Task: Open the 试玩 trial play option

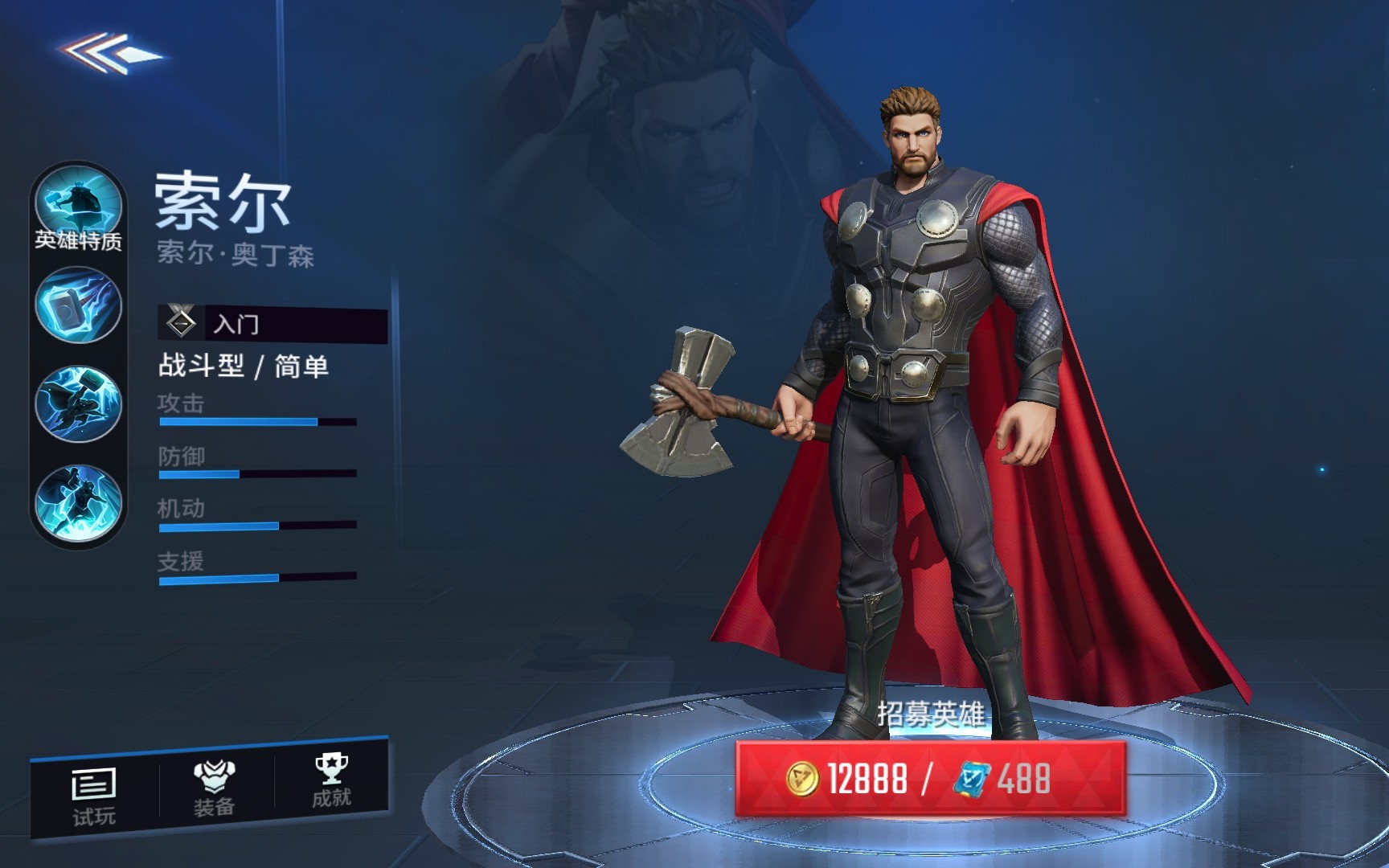Action: point(94,796)
